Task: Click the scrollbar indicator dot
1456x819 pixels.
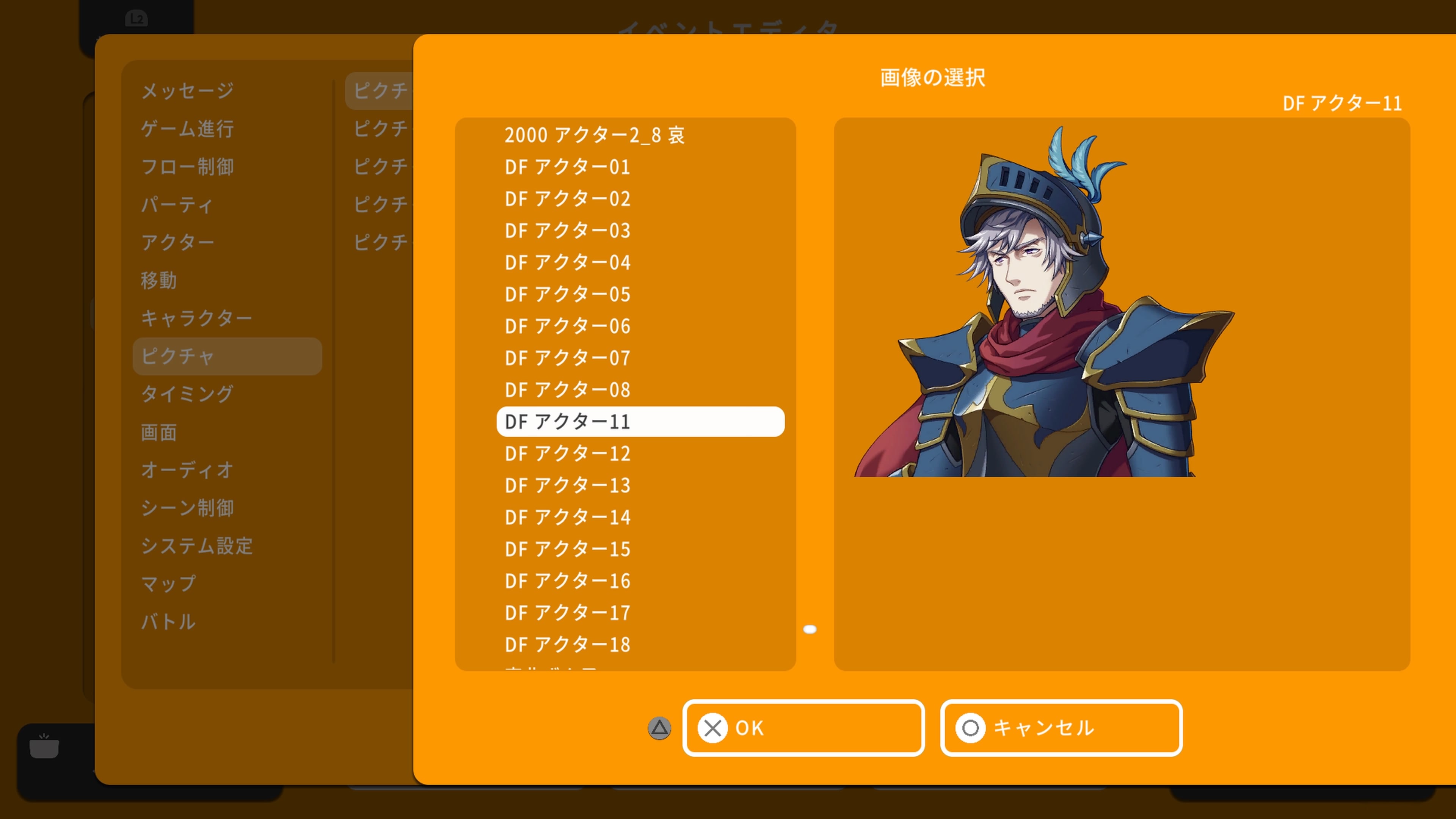Action: coord(811,630)
